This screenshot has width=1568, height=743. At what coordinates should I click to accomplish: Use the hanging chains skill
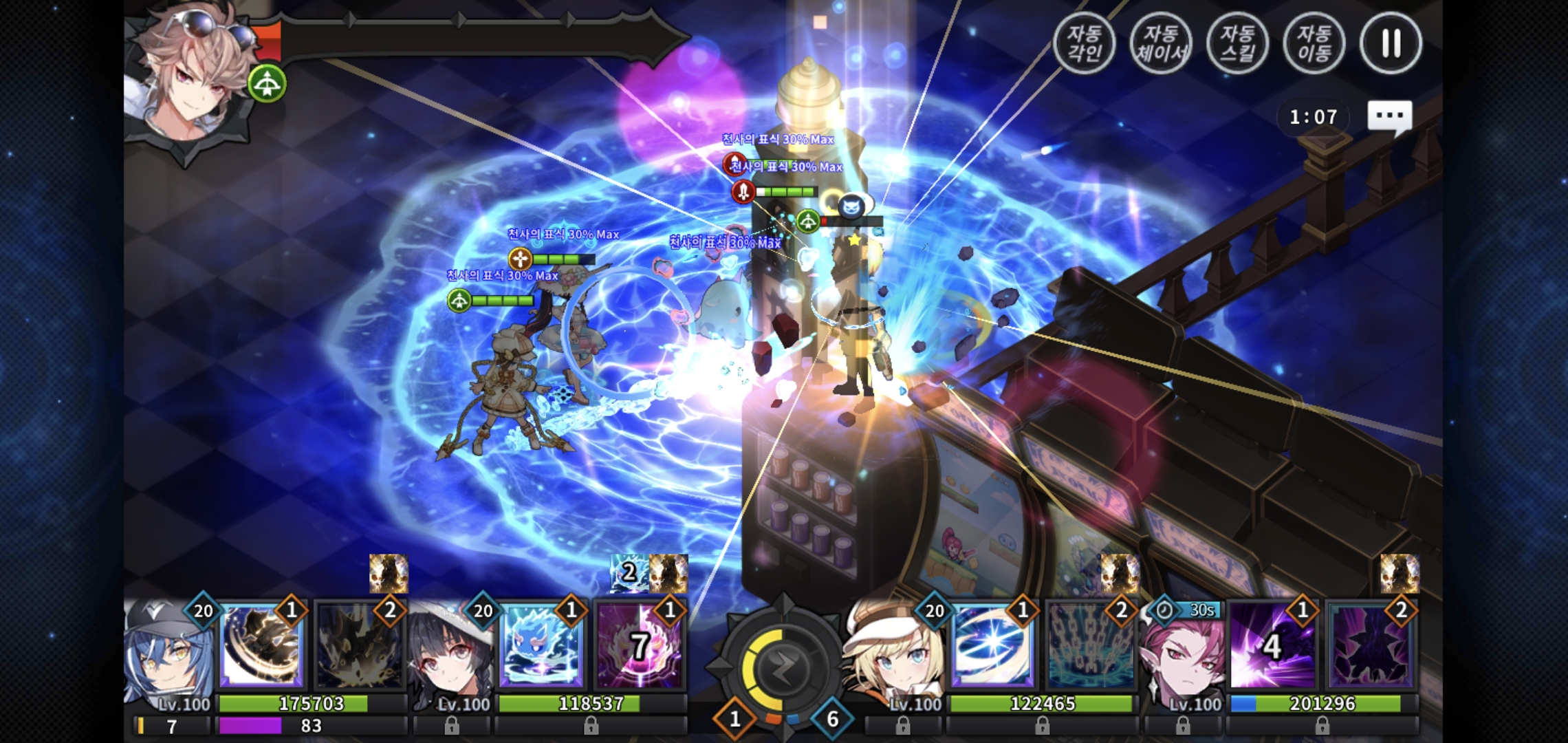click(1089, 648)
